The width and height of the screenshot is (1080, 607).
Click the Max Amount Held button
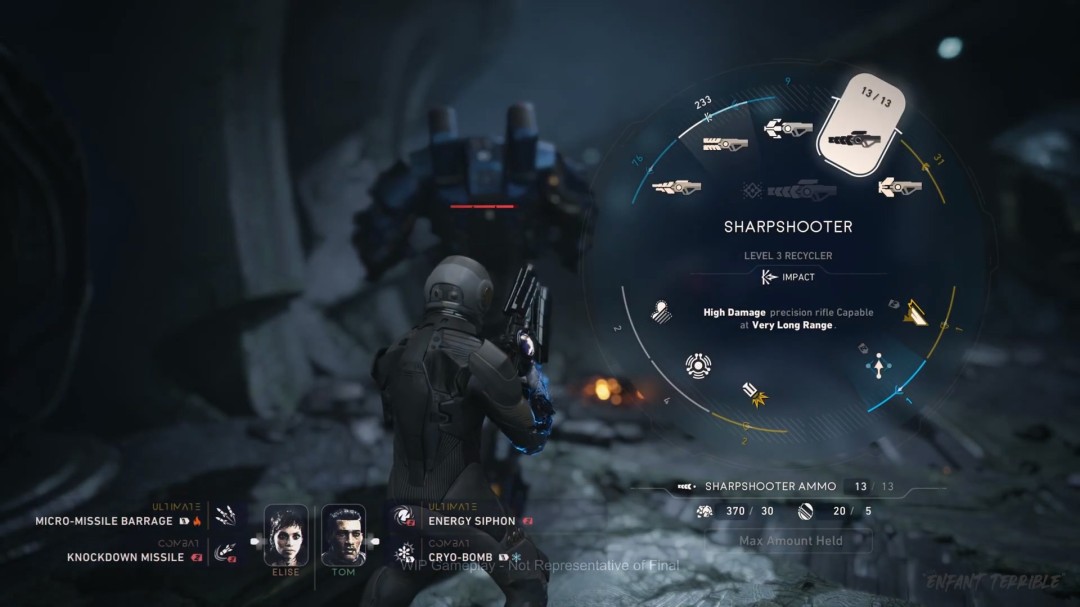click(790, 541)
